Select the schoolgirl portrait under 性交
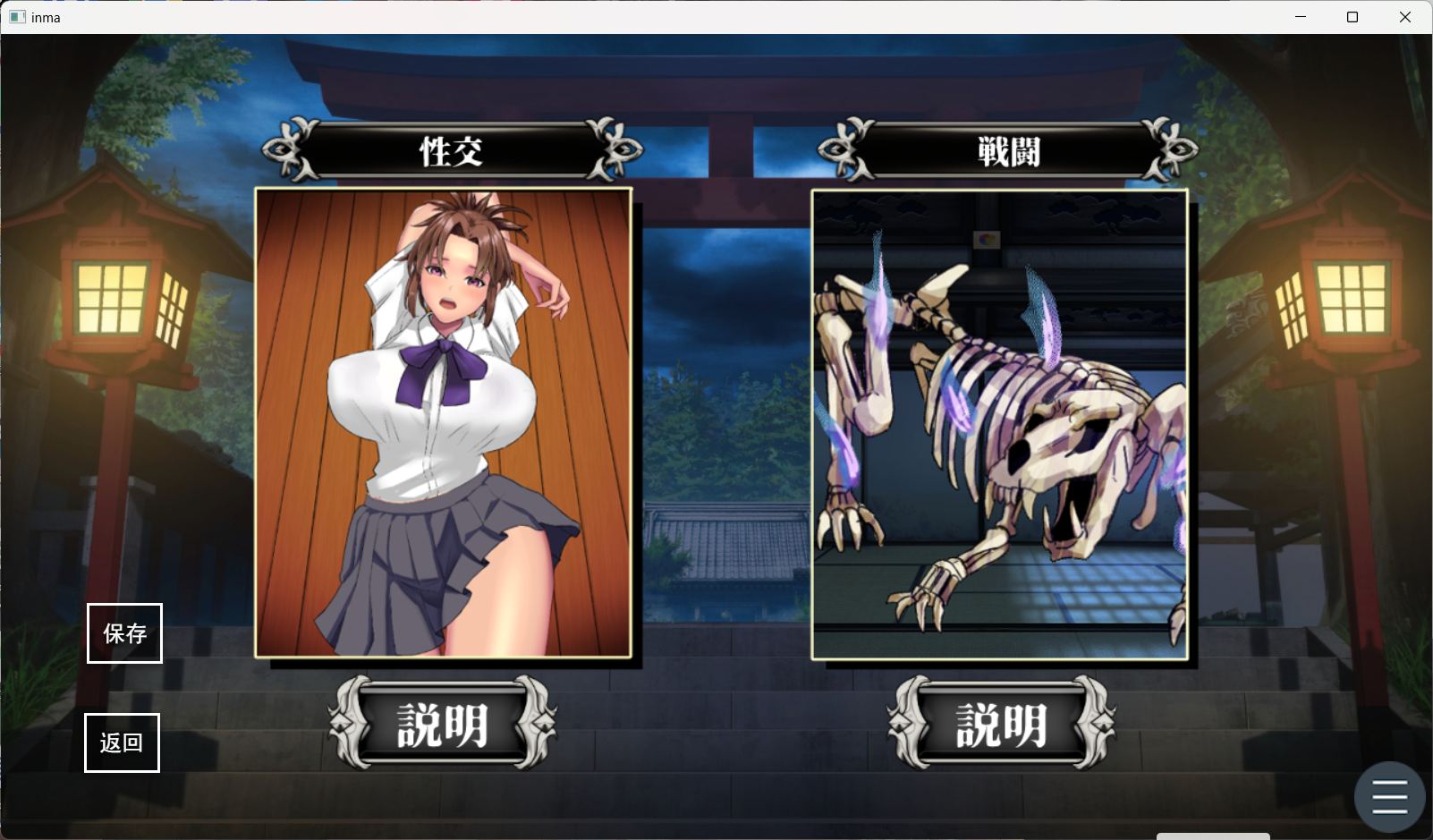This screenshot has height=840, width=1433. 445,420
